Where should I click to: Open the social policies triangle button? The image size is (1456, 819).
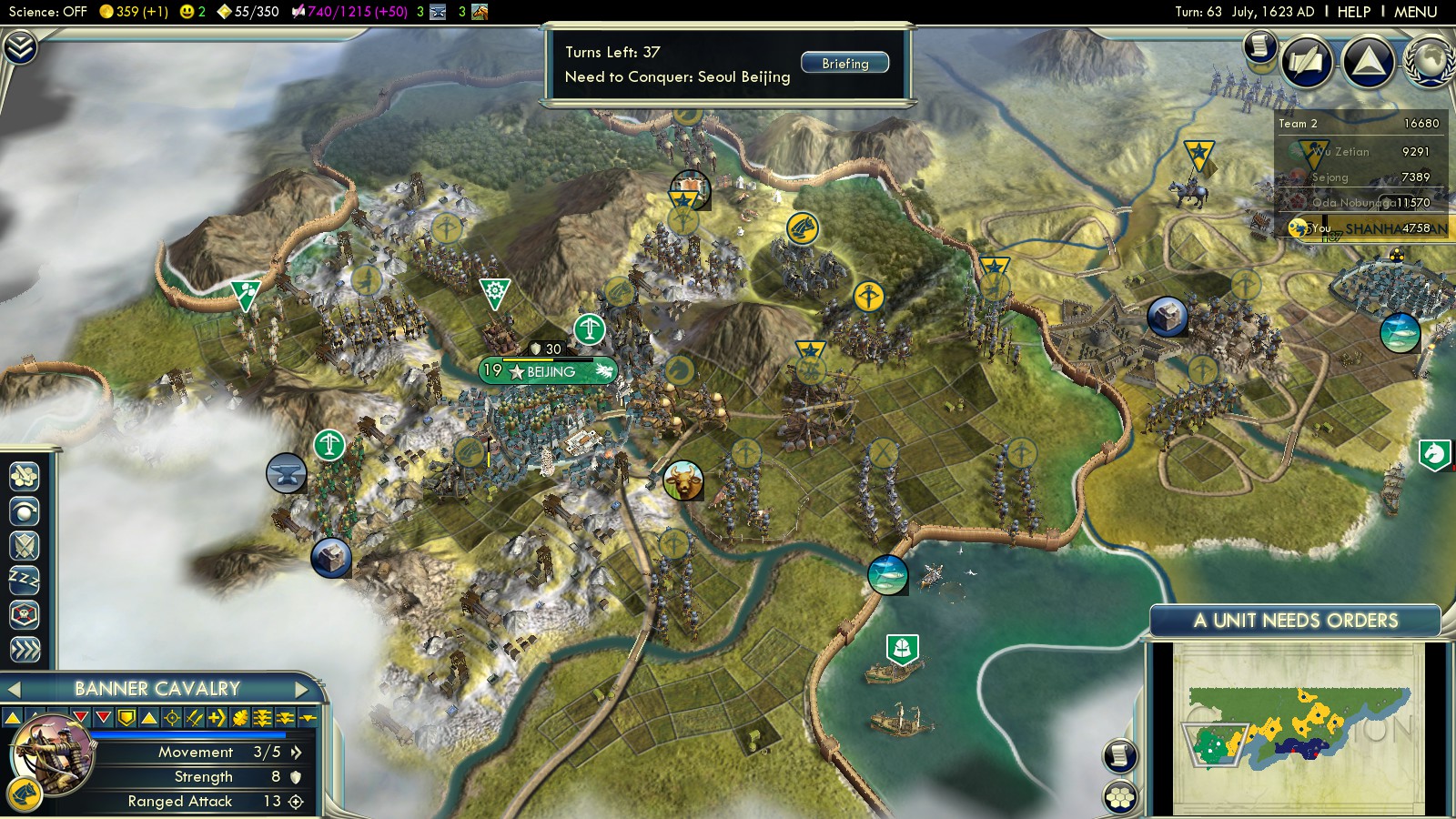click(1368, 62)
